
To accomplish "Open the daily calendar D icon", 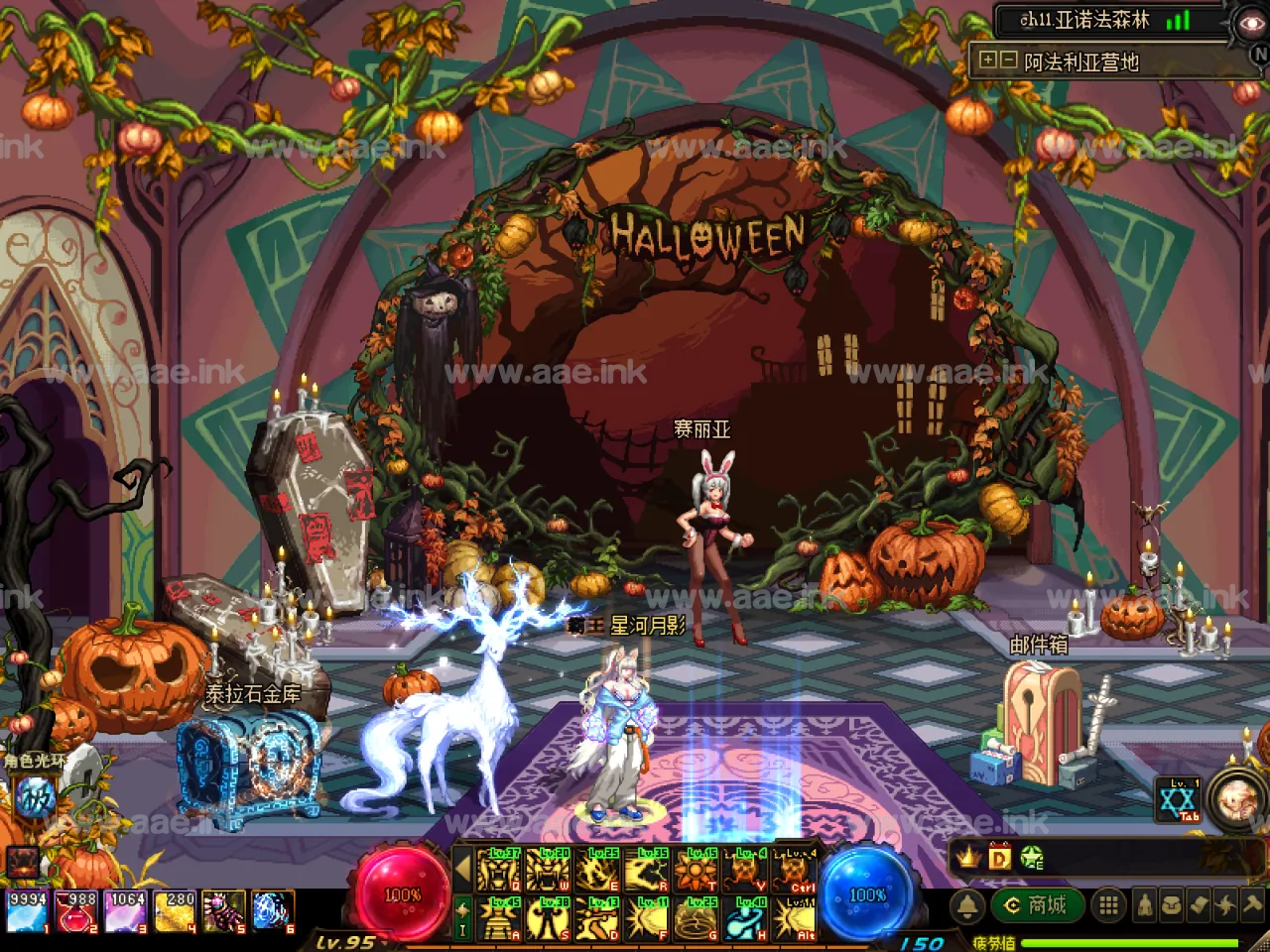I will 999,857.
